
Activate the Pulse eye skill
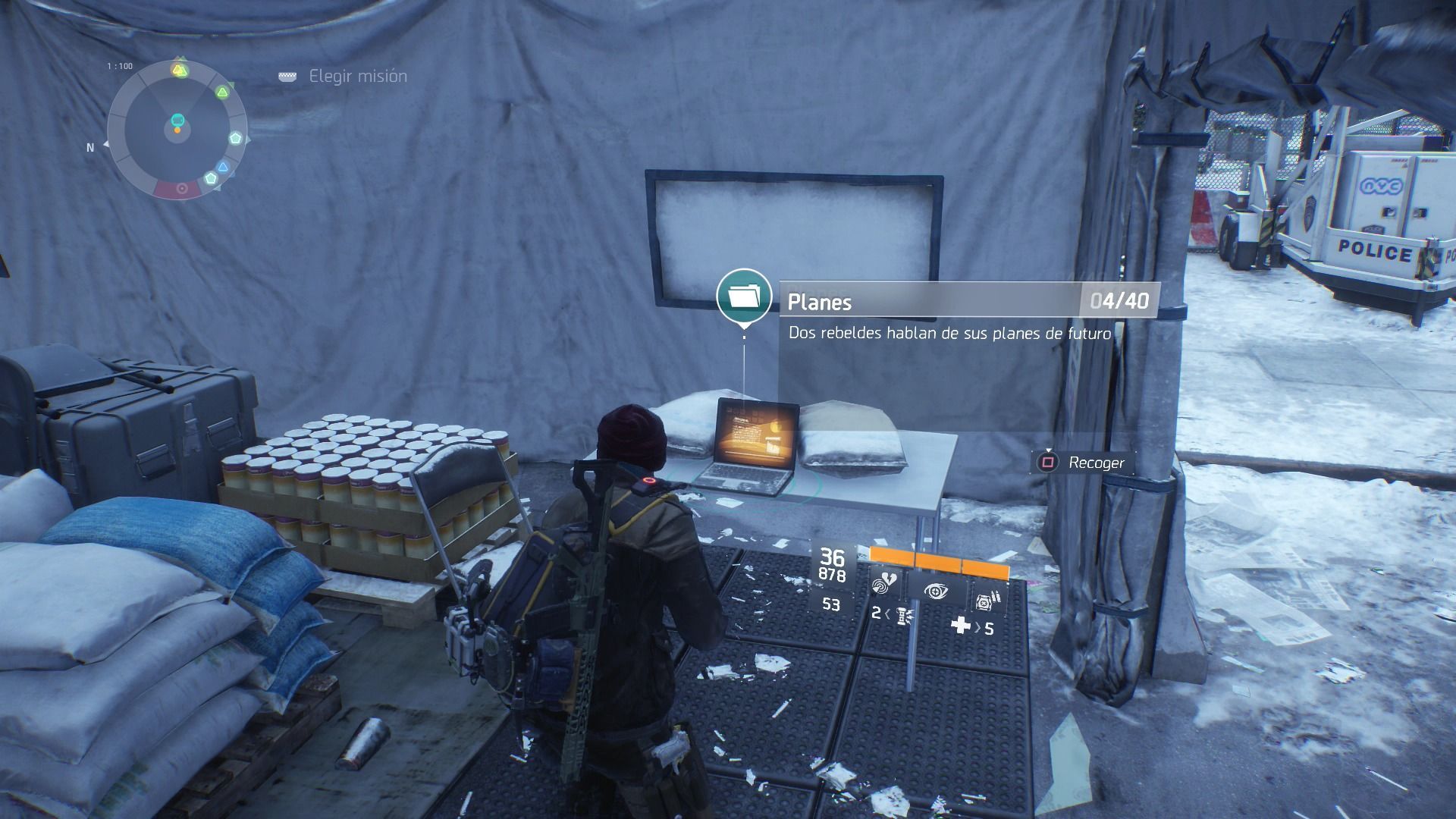click(936, 591)
